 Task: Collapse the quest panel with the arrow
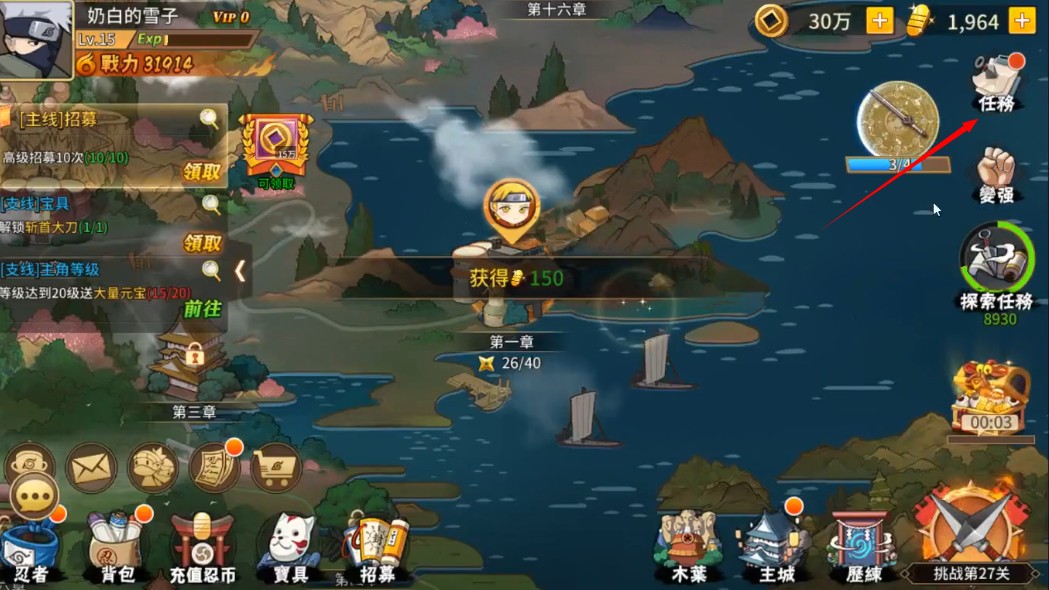pyautogui.click(x=240, y=271)
